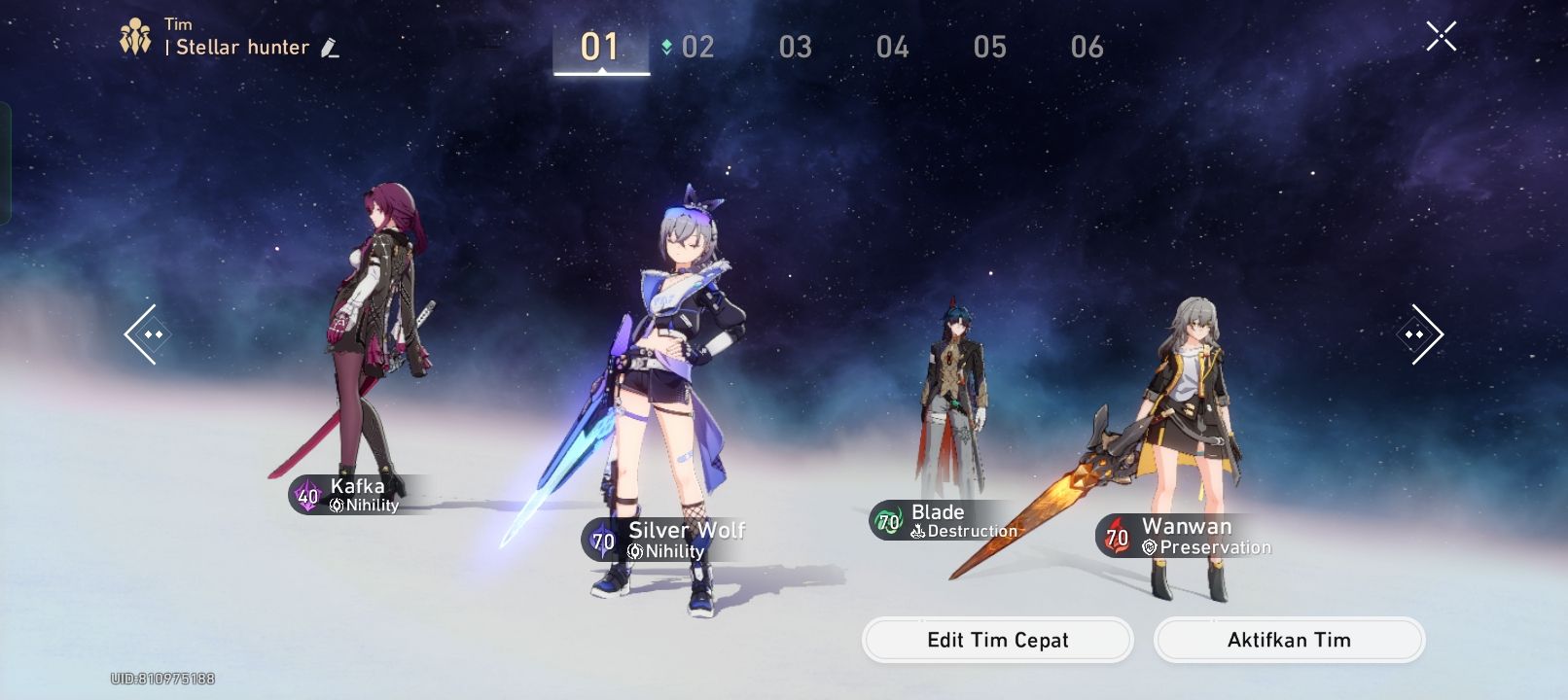Click Wanwan's red level 70 badge
Image resolution: width=1568 pixels, height=700 pixels.
1115,538
